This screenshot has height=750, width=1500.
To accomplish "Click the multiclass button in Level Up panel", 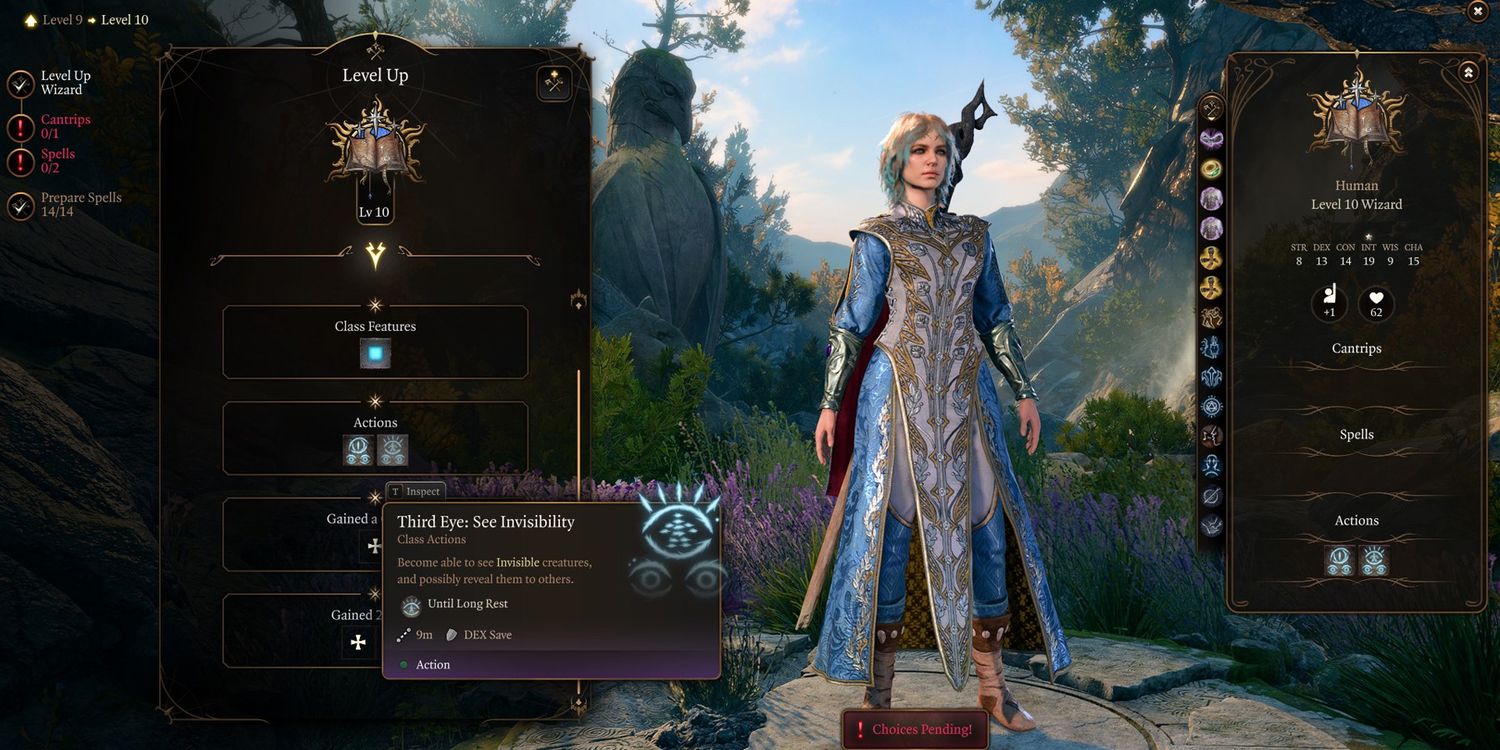I will click(x=554, y=83).
